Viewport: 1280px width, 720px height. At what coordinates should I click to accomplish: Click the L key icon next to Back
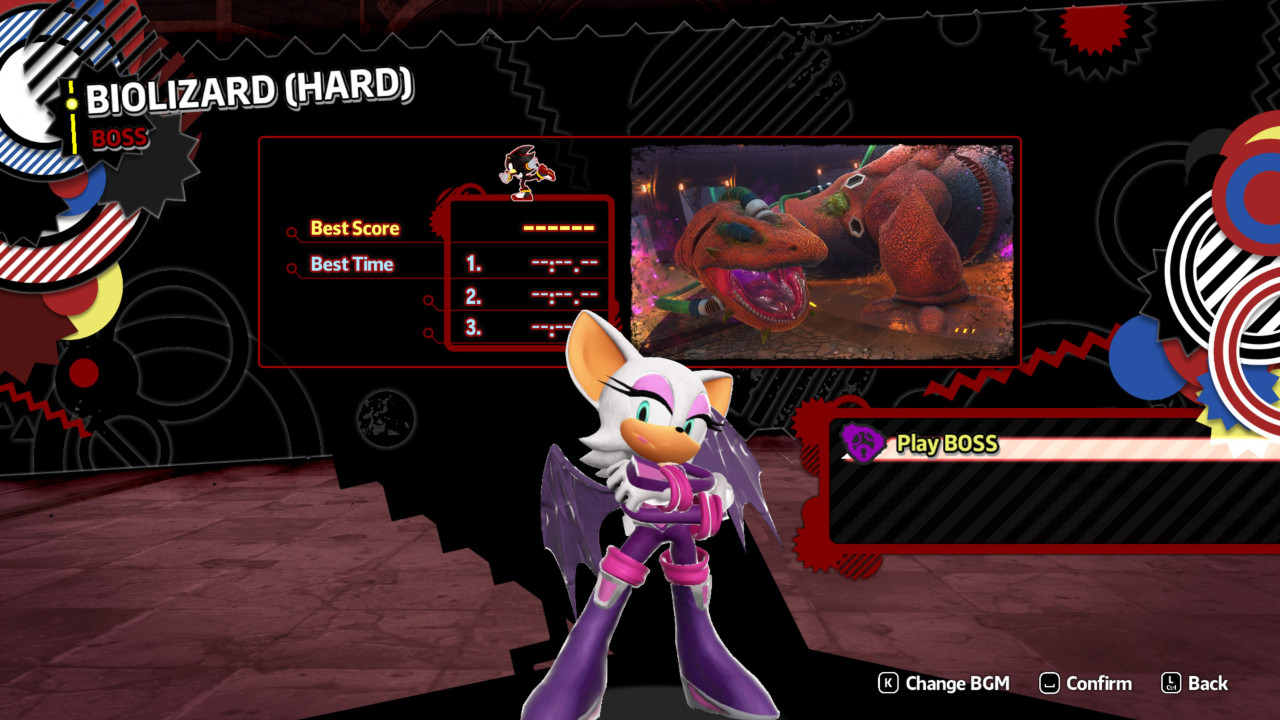coord(1171,684)
